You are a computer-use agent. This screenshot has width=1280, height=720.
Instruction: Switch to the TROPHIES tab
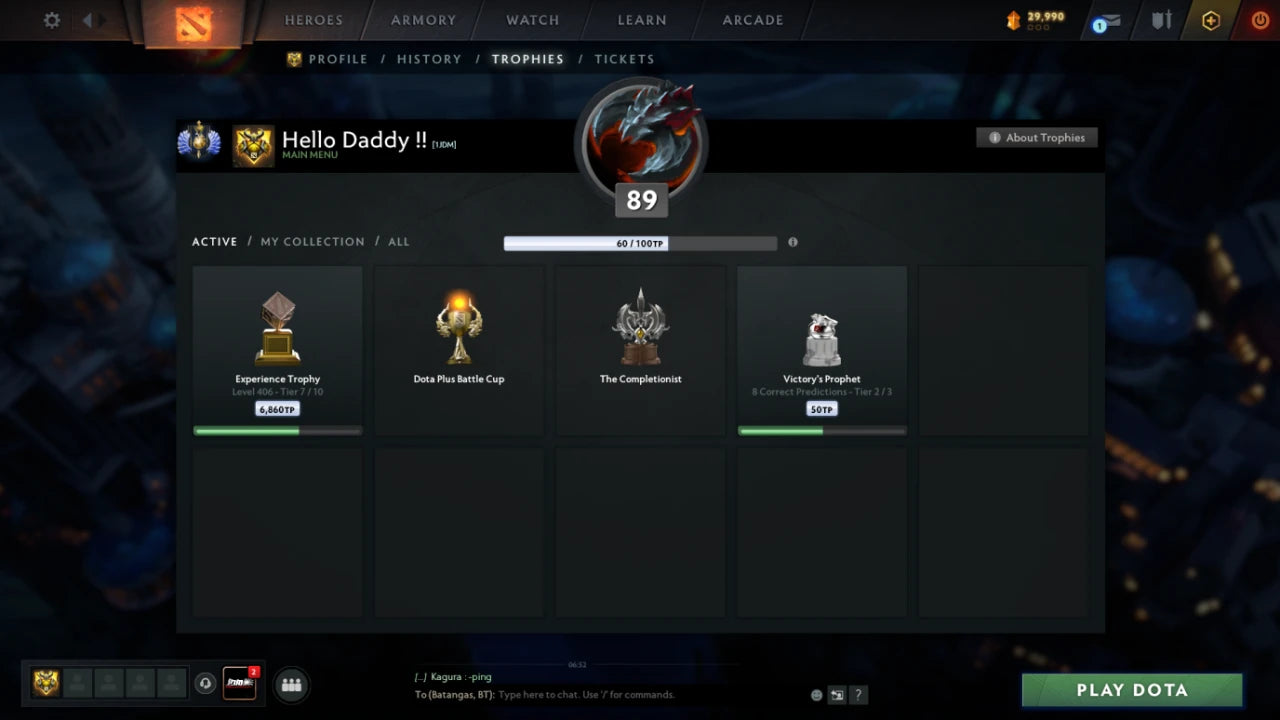click(x=528, y=59)
